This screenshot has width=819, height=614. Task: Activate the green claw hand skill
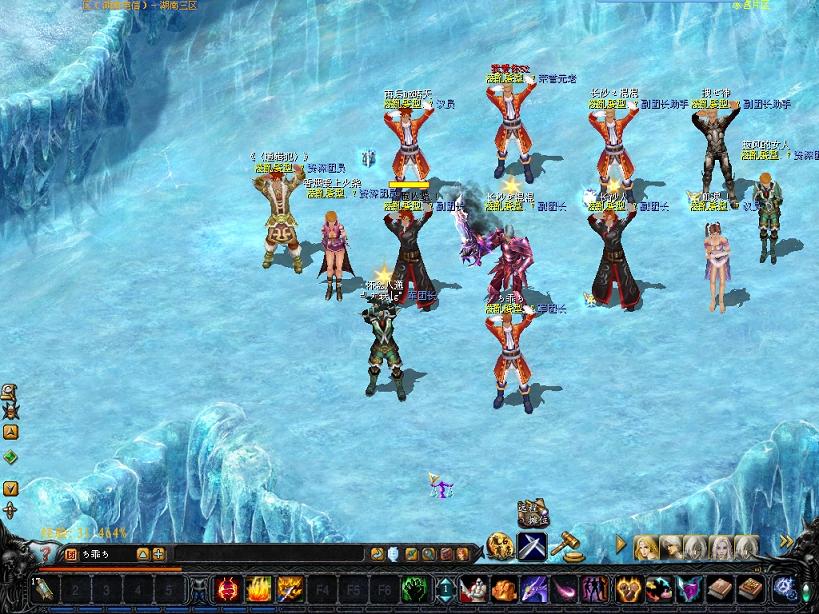(x=415, y=590)
